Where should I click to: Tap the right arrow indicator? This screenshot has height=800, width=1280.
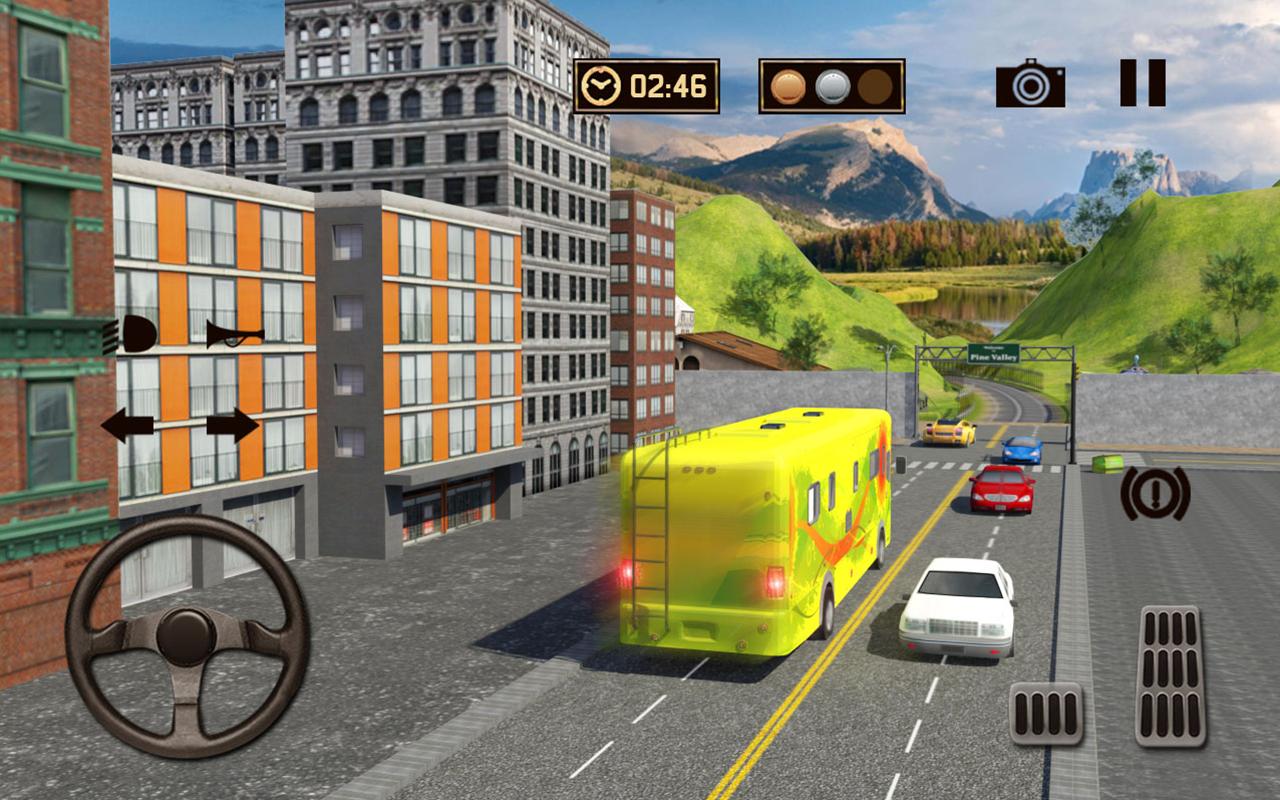click(x=232, y=425)
